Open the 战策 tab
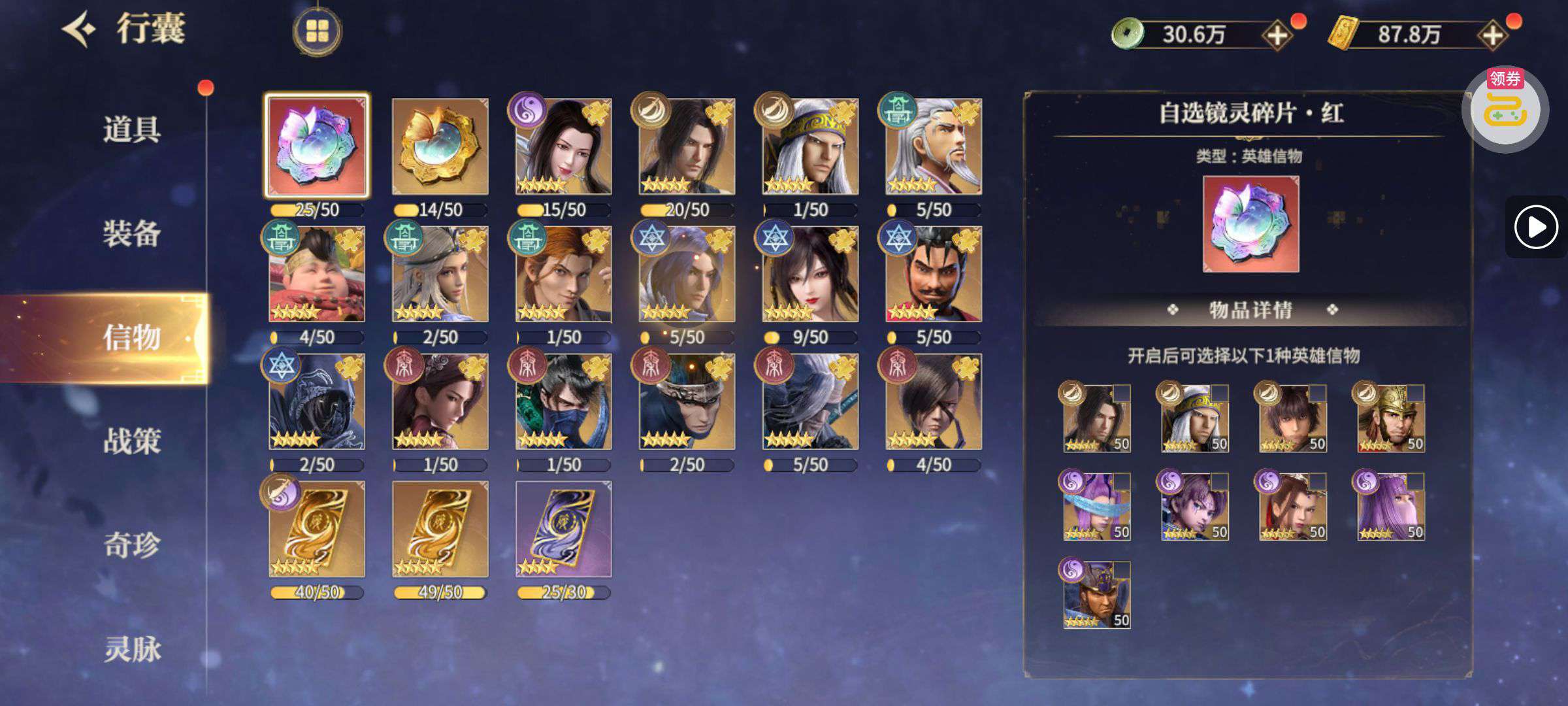1568x706 pixels. tap(131, 441)
